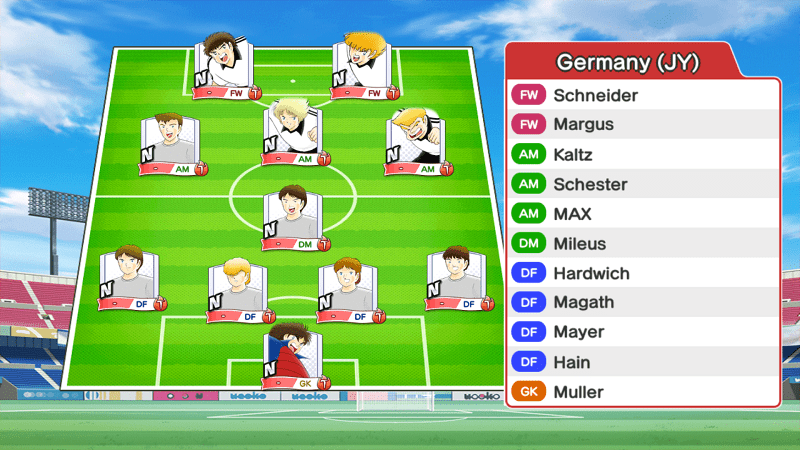
Task: Select MAX in the roster list
Action: pos(642,214)
